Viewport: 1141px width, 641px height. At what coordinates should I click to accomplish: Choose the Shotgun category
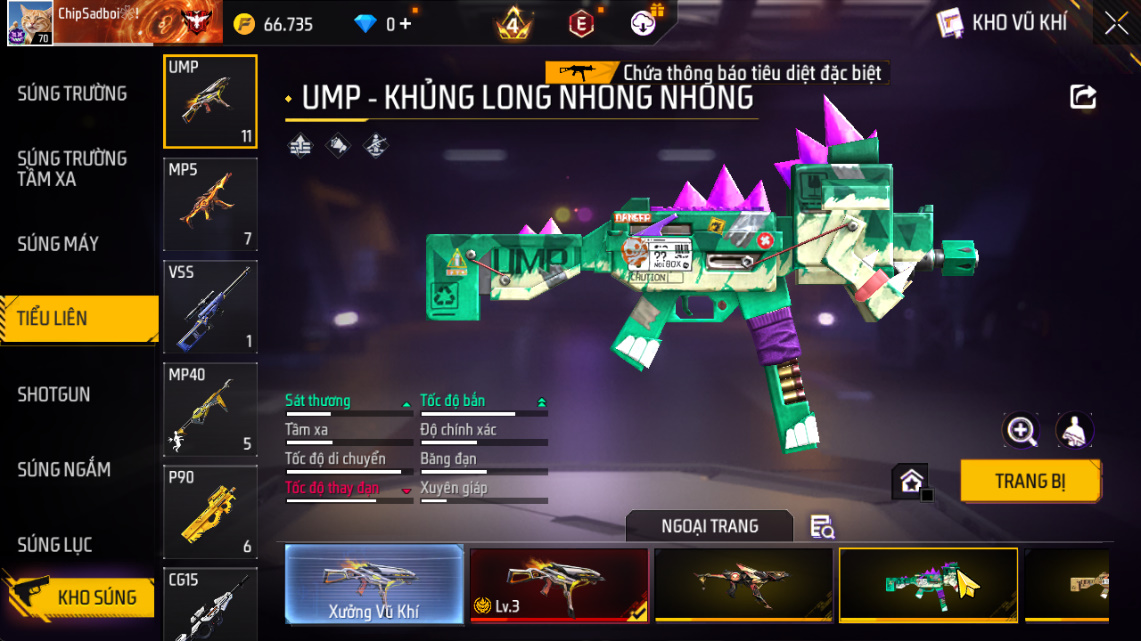pyautogui.click(x=54, y=395)
